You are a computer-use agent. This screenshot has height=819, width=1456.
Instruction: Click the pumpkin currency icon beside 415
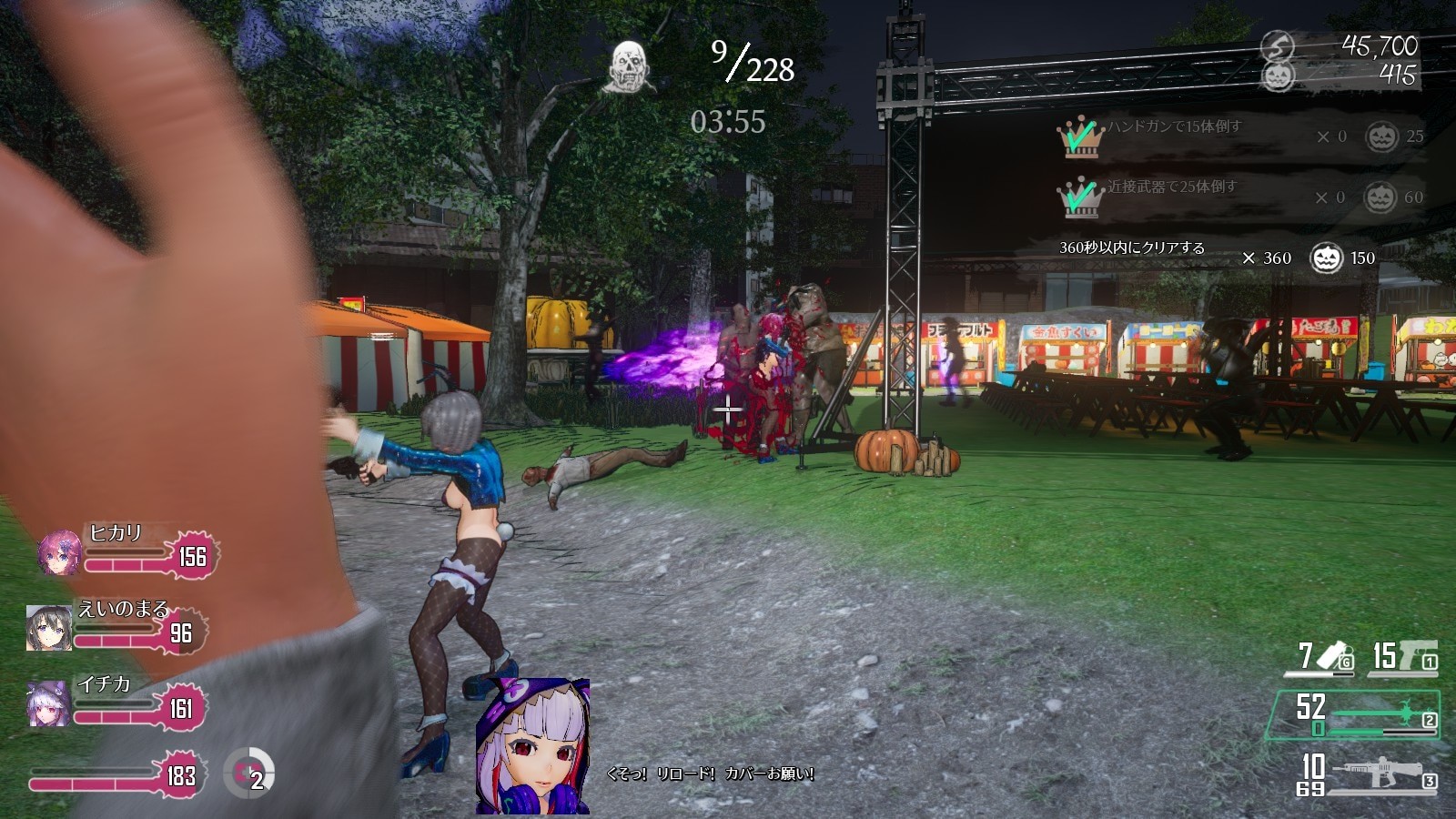point(1279,76)
